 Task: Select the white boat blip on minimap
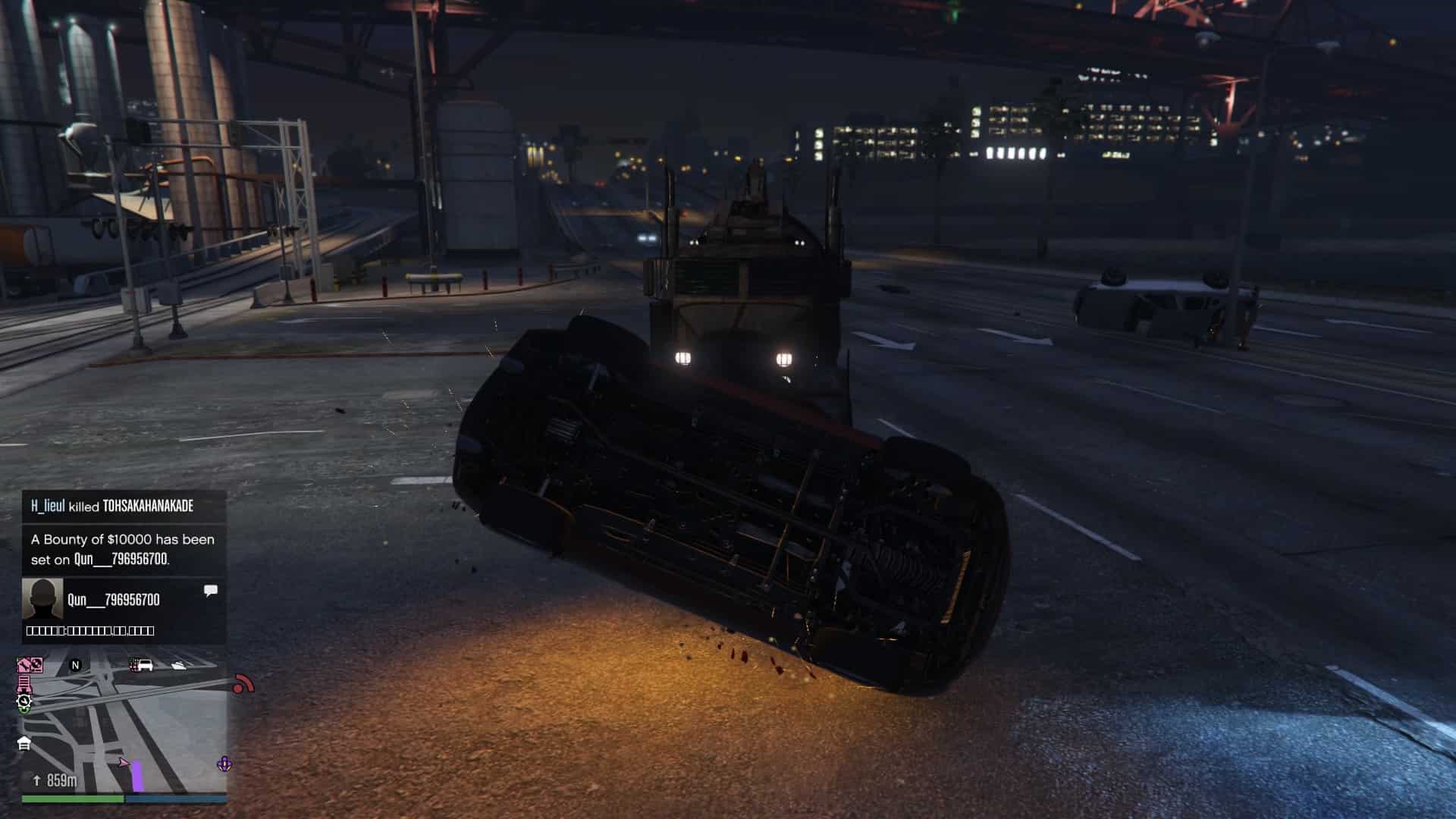(179, 665)
